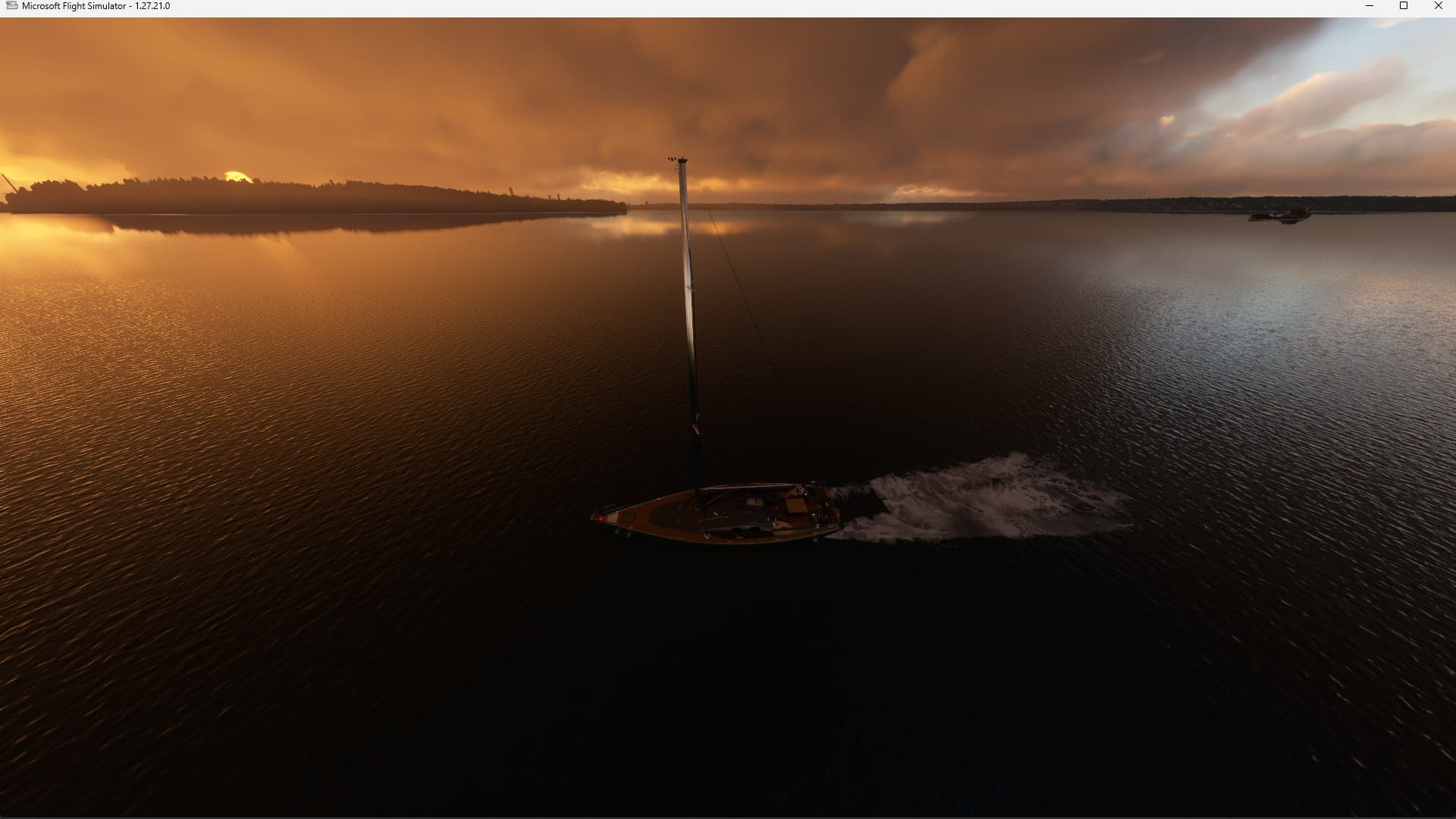Image resolution: width=1456 pixels, height=819 pixels.
Task: Click the red light on the sailboat's bow
Action: 601,519
